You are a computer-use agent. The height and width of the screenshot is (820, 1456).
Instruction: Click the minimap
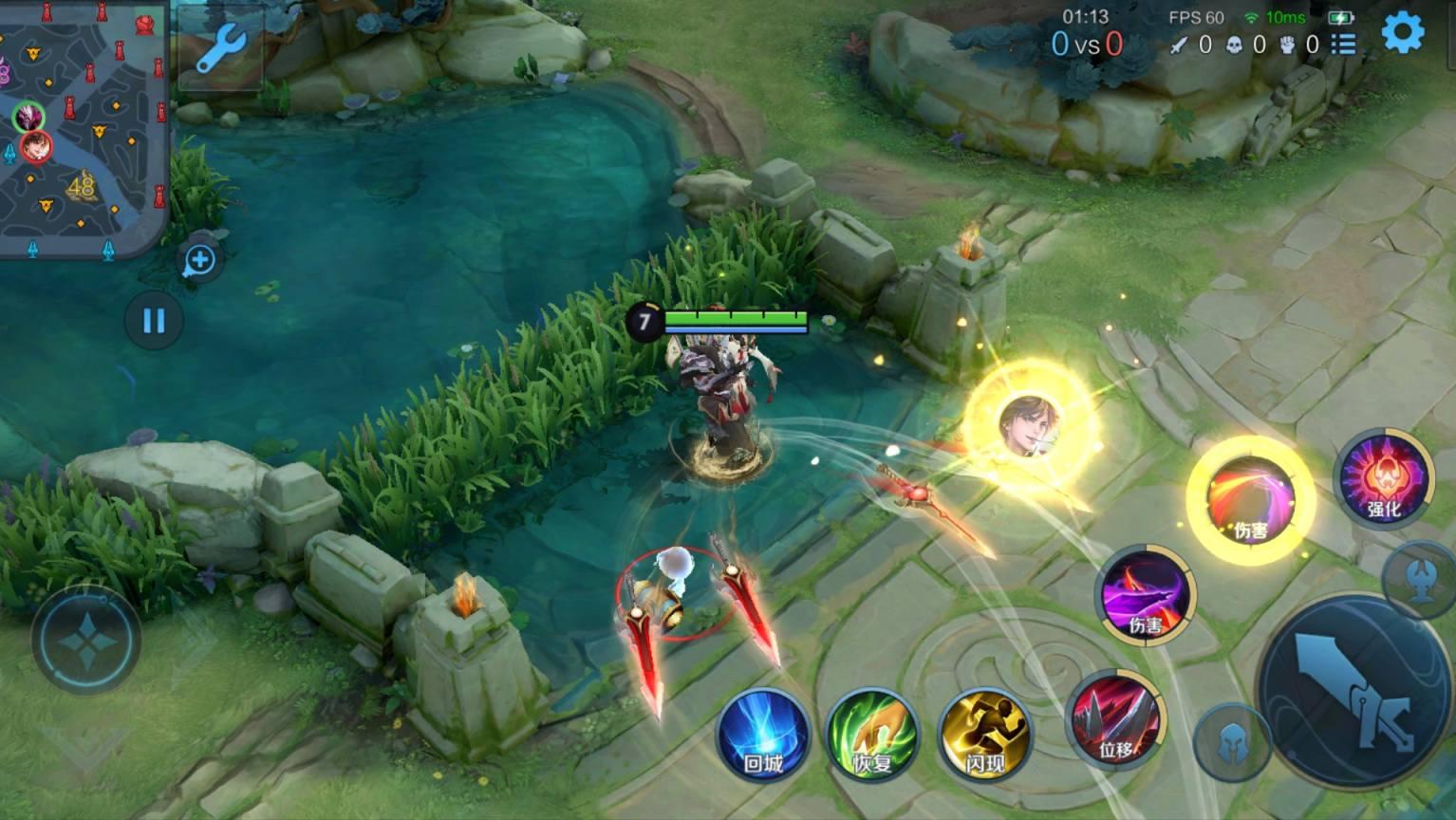pos(83,128)
